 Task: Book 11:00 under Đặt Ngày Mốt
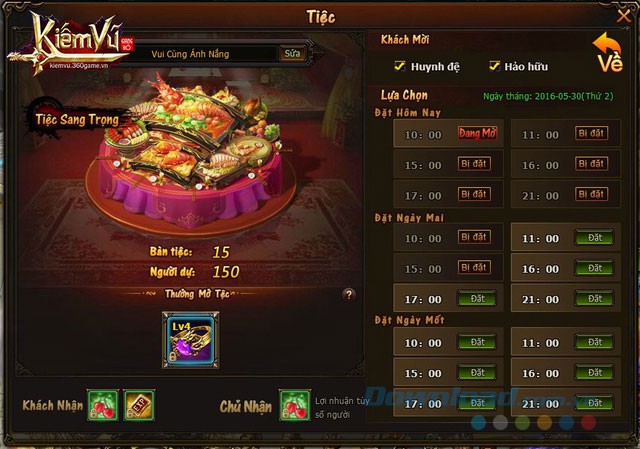tap(594, 343)
